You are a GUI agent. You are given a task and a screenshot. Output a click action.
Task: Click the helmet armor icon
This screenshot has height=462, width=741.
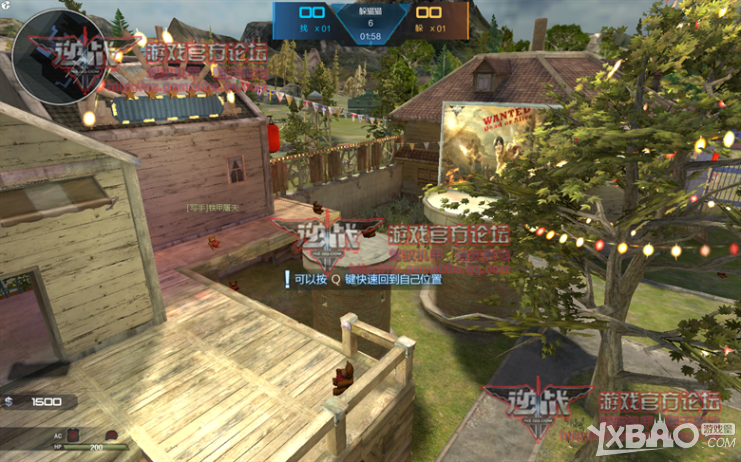coord(111,435)
